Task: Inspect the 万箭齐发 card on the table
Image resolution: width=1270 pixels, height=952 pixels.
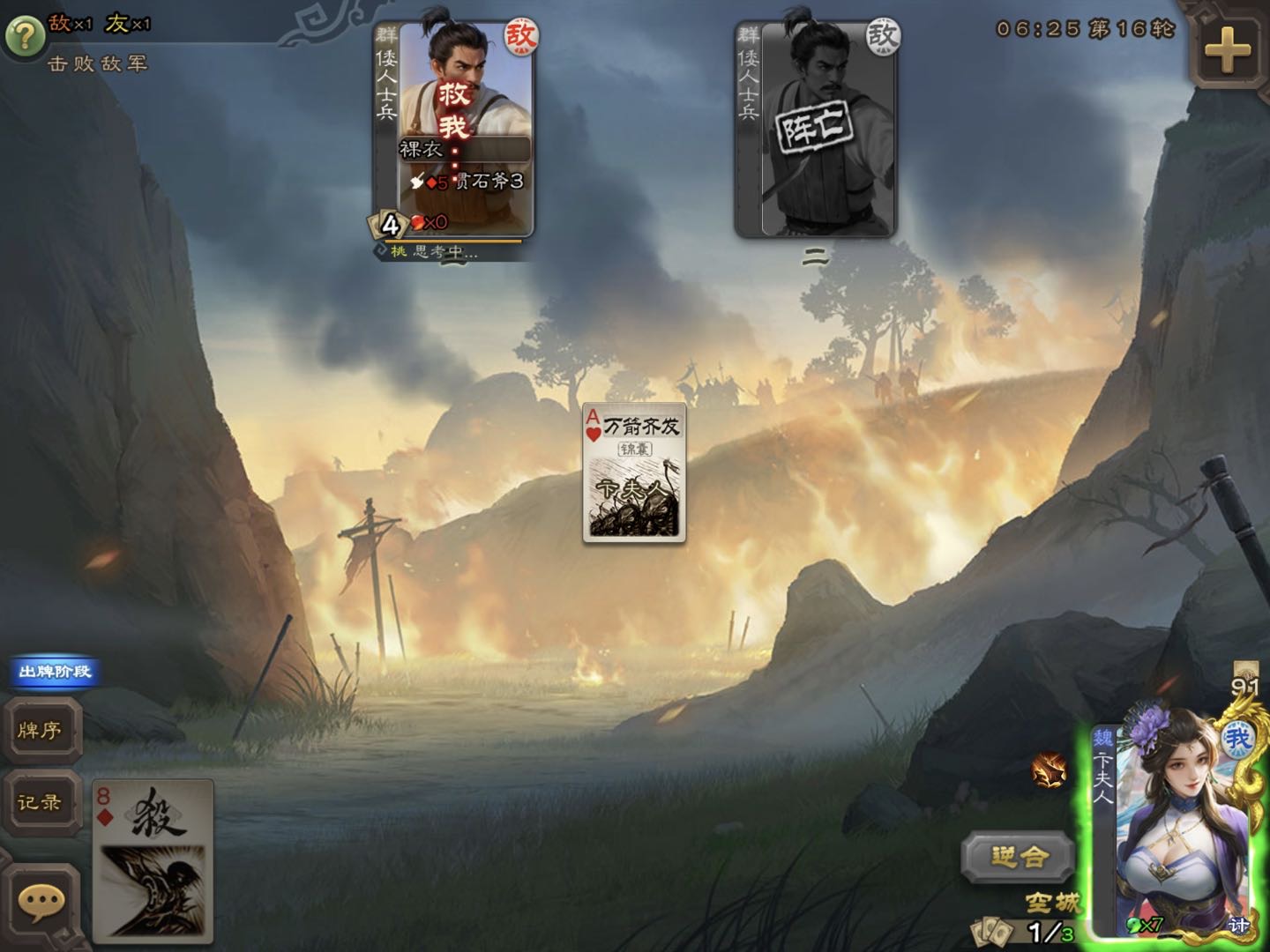Action: 634,472
